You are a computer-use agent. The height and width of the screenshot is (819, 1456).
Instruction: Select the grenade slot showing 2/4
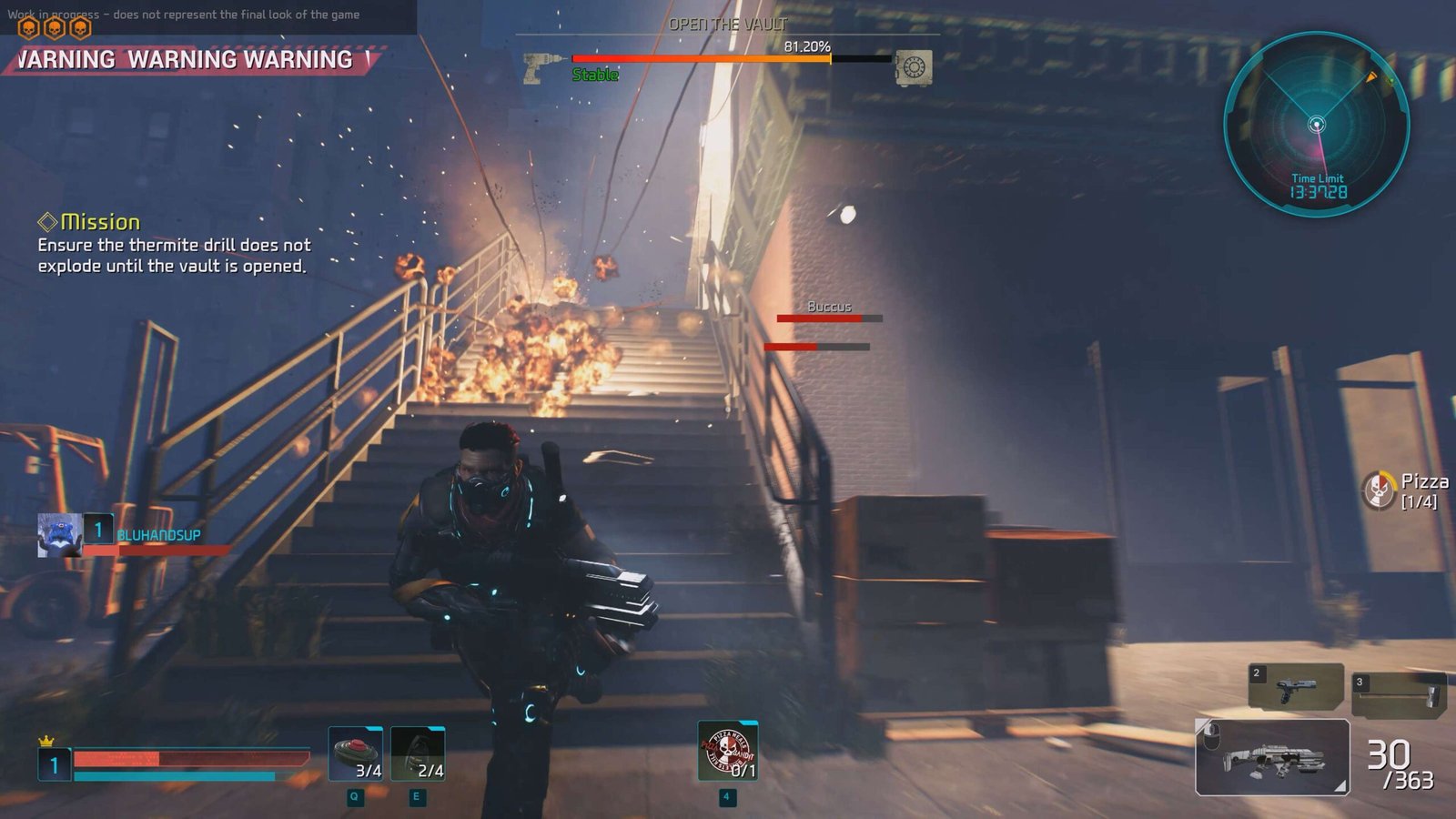coord(418,753)
